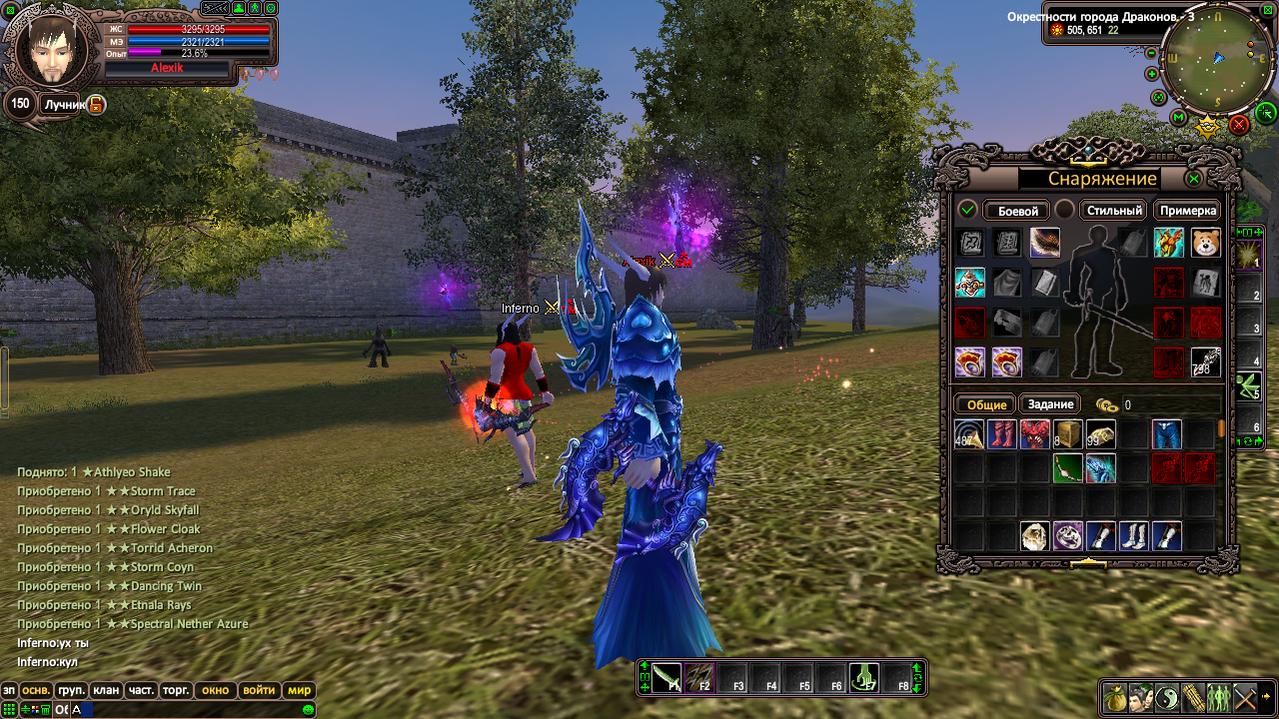Select the teddy bear equipment slot
This screenshot has height=719, width=1279.
click(1205, 243)
